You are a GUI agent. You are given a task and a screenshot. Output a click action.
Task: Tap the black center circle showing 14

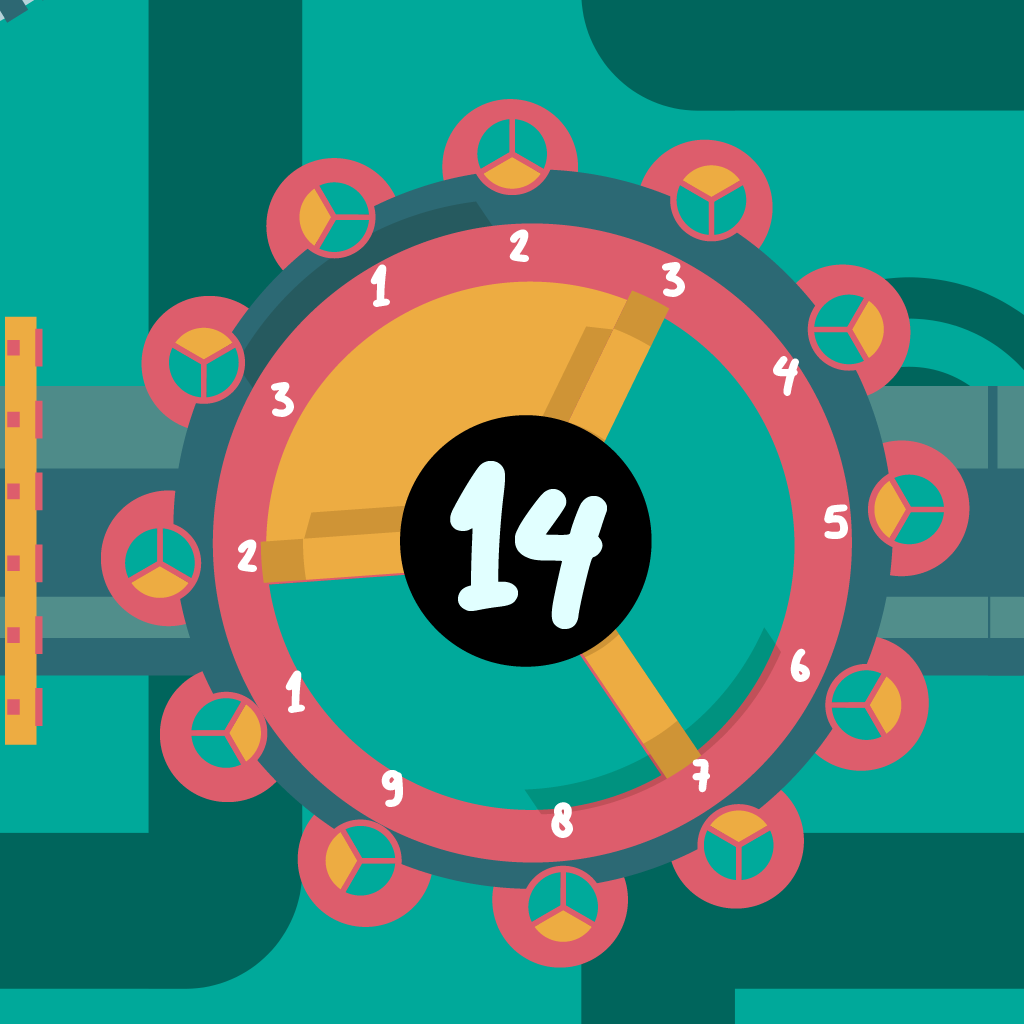coord(526,540)
